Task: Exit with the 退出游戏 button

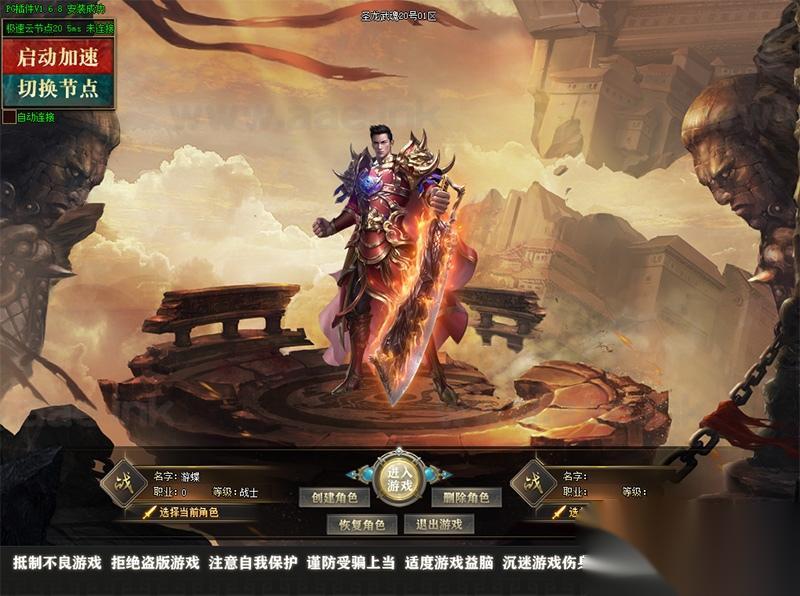Action: click(x=439, y=524)
